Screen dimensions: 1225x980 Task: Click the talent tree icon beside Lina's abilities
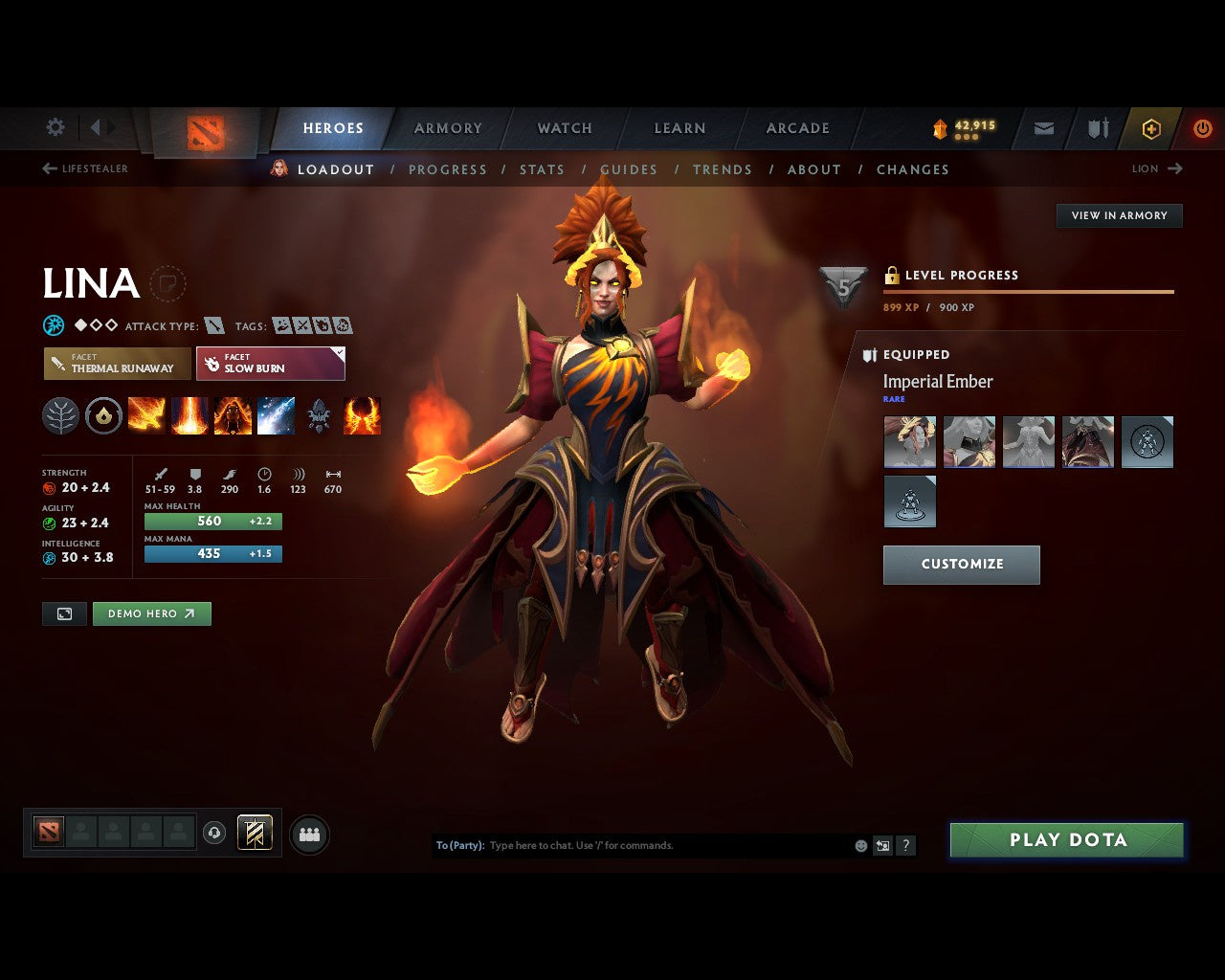click(60, 414)
